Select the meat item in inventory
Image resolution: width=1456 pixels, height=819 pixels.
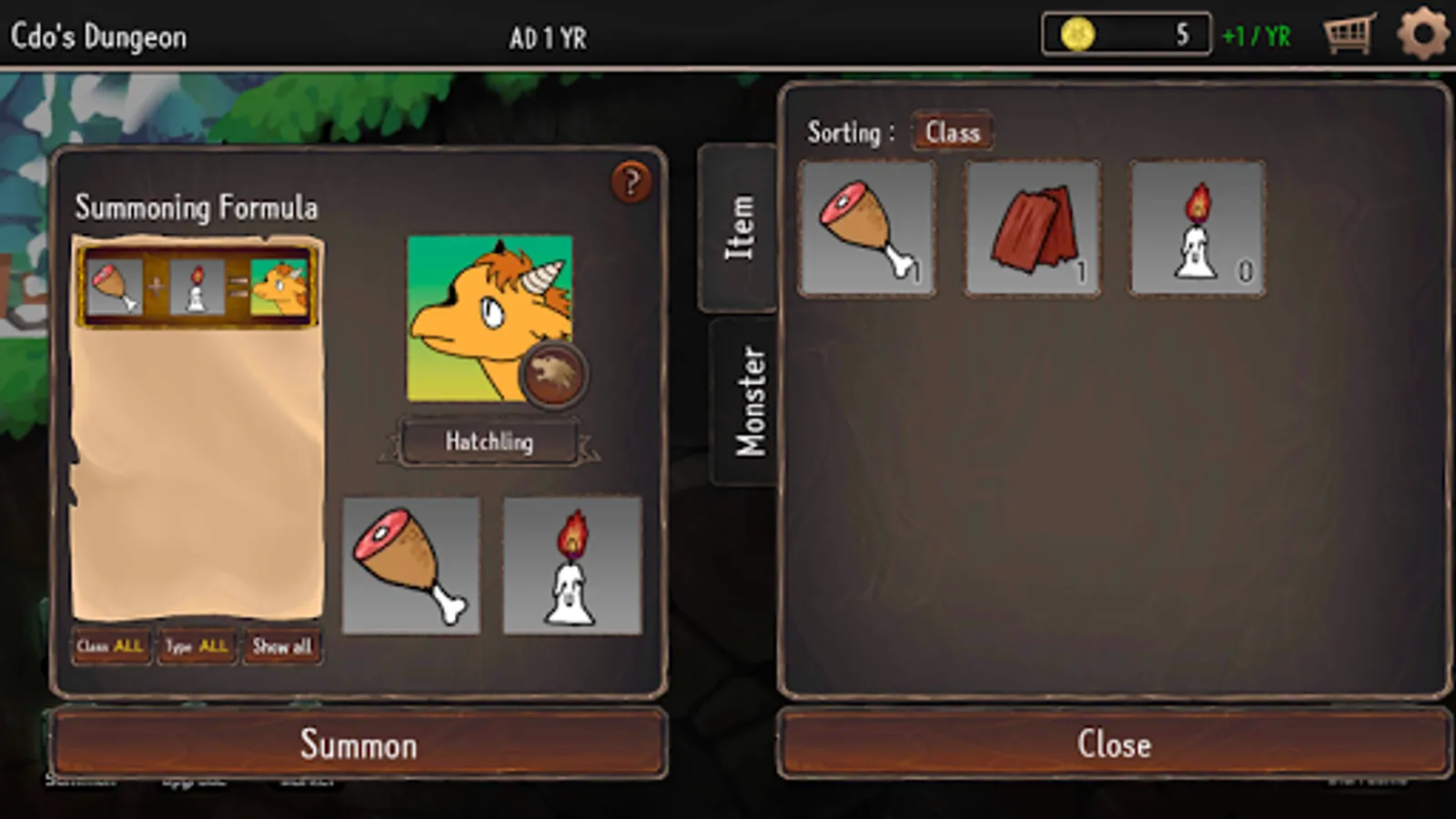point(866,228)
